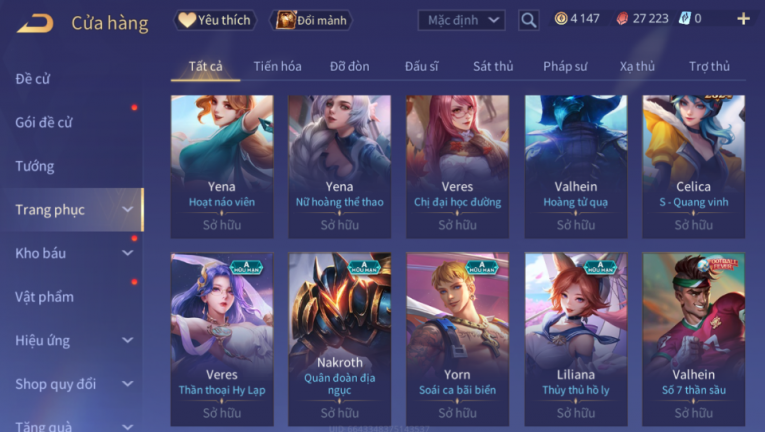Image resolution: width=765 pixels, height=432 pixels.
Task: Open the Yêu thích favorites list
Action: [216, 19]
